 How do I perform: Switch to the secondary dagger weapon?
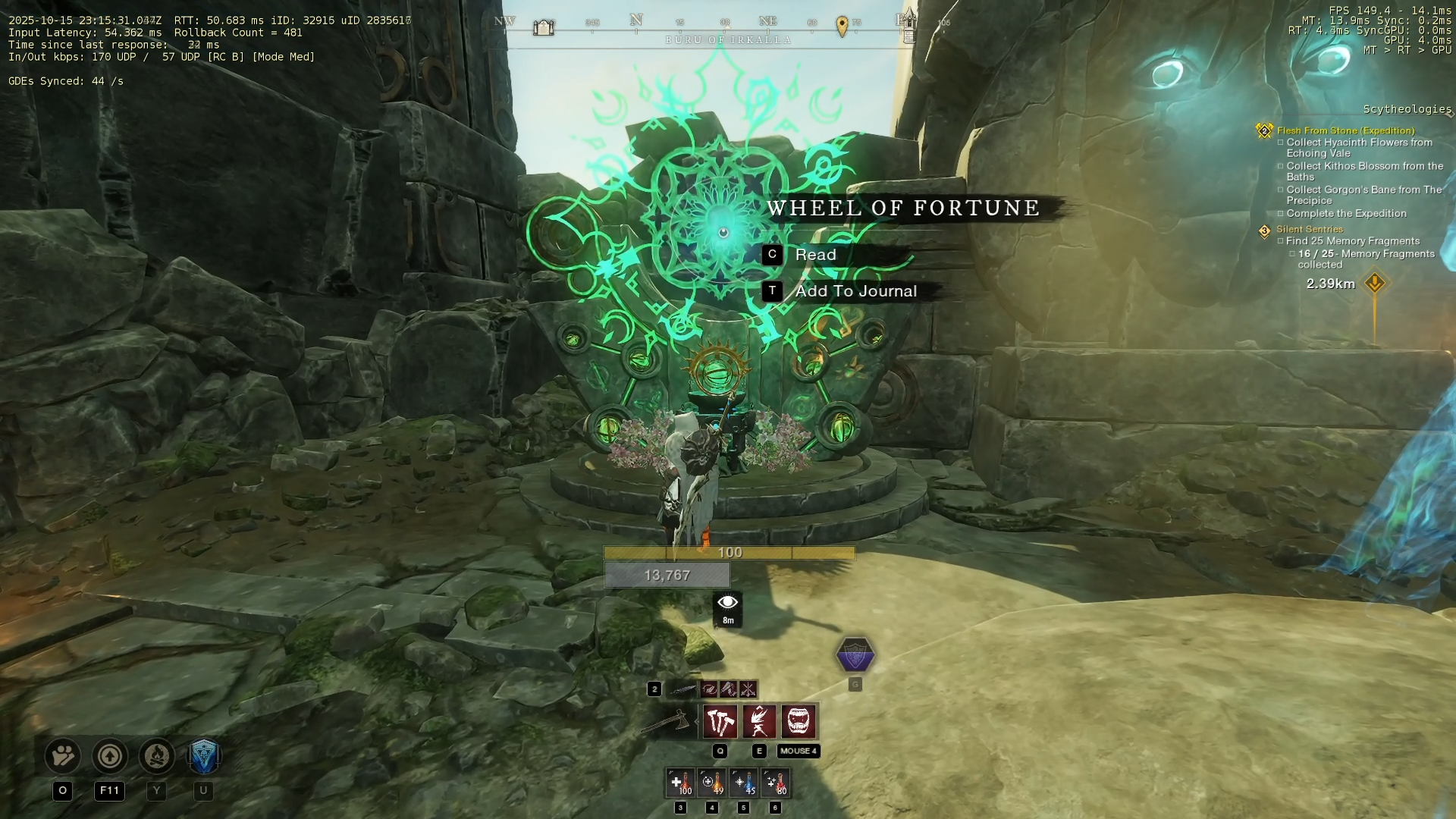pos(682,689)
